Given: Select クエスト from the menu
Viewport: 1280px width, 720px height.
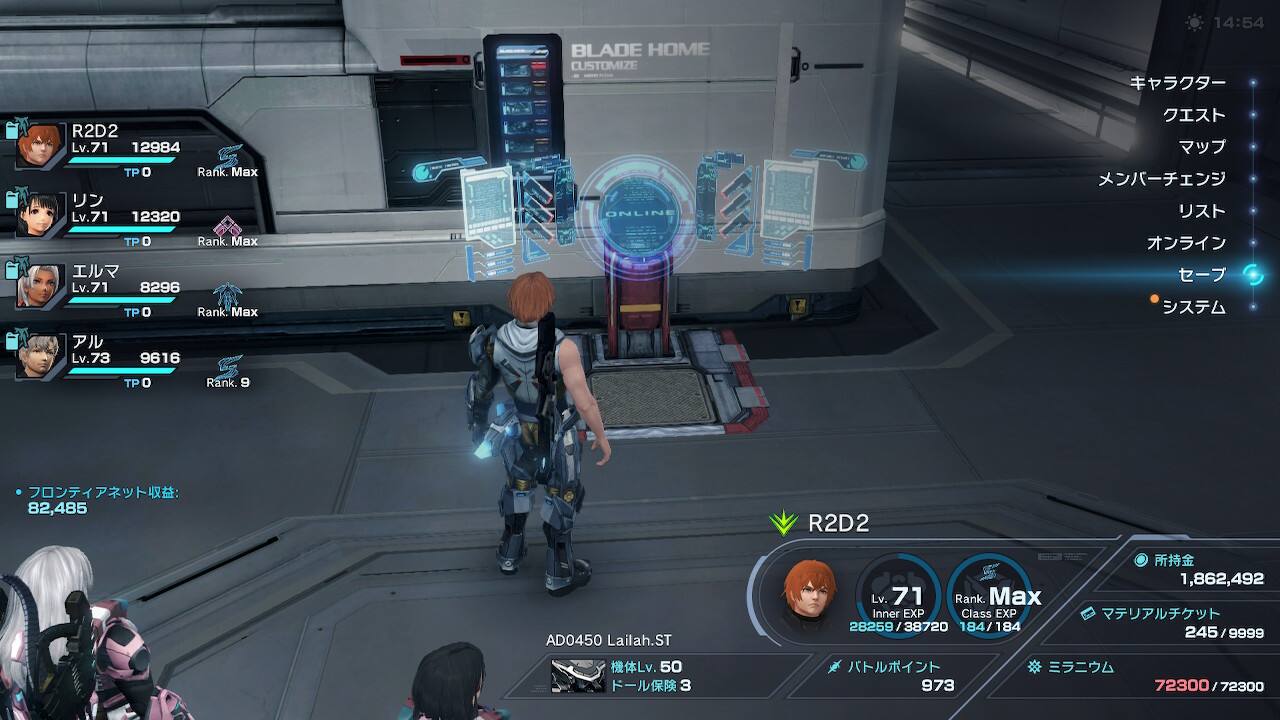Looking at the screenshot, I should click(1193, 115).
